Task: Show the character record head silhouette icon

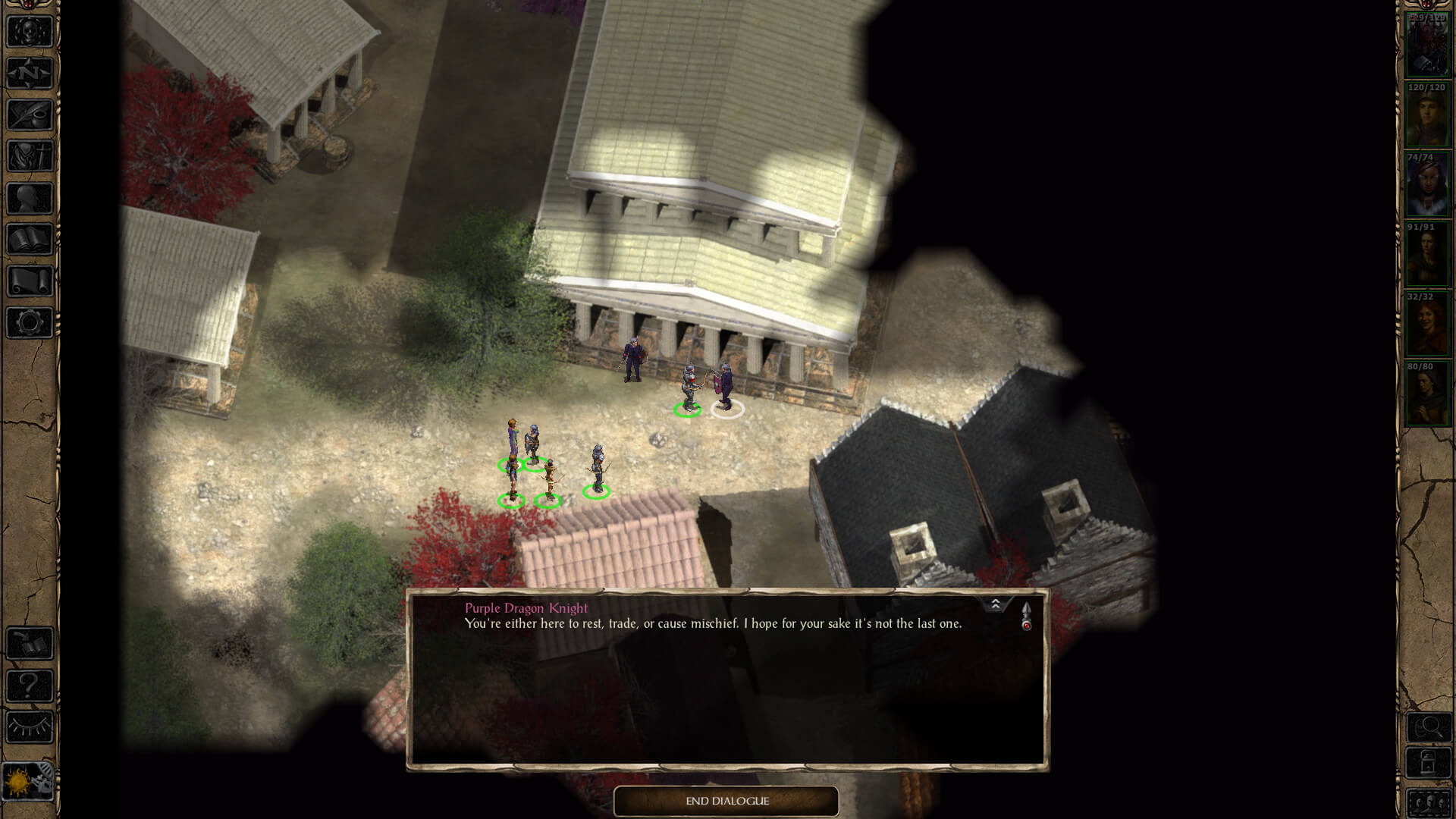Action: pos(30,199)
